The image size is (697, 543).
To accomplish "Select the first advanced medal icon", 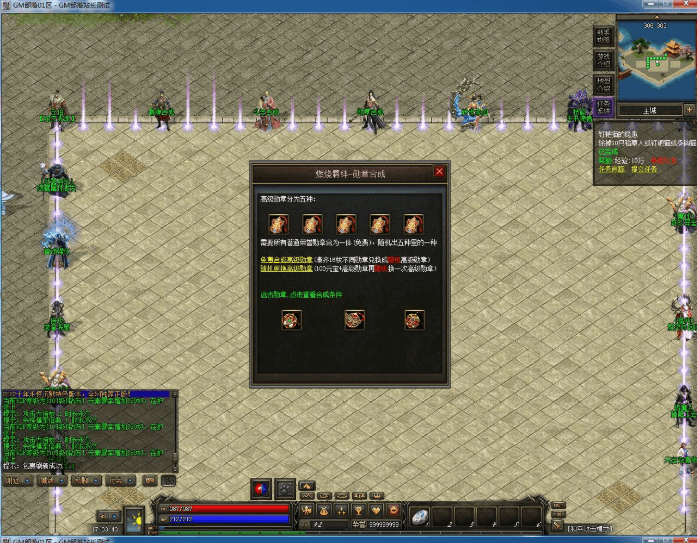I will [282, 224].
